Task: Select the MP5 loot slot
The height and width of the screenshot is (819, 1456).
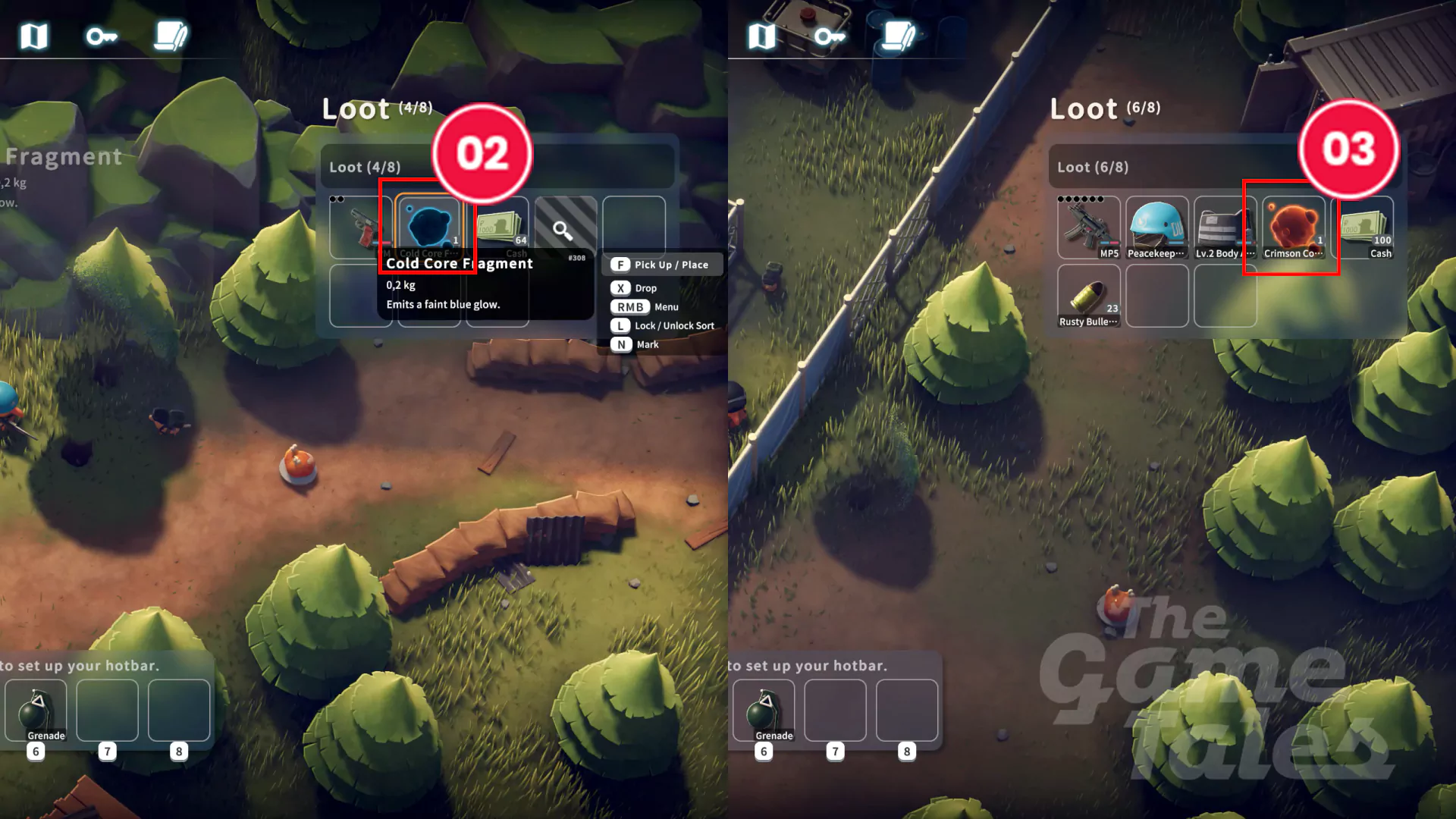Action: pyautogui.click(x=1088, y=227)
